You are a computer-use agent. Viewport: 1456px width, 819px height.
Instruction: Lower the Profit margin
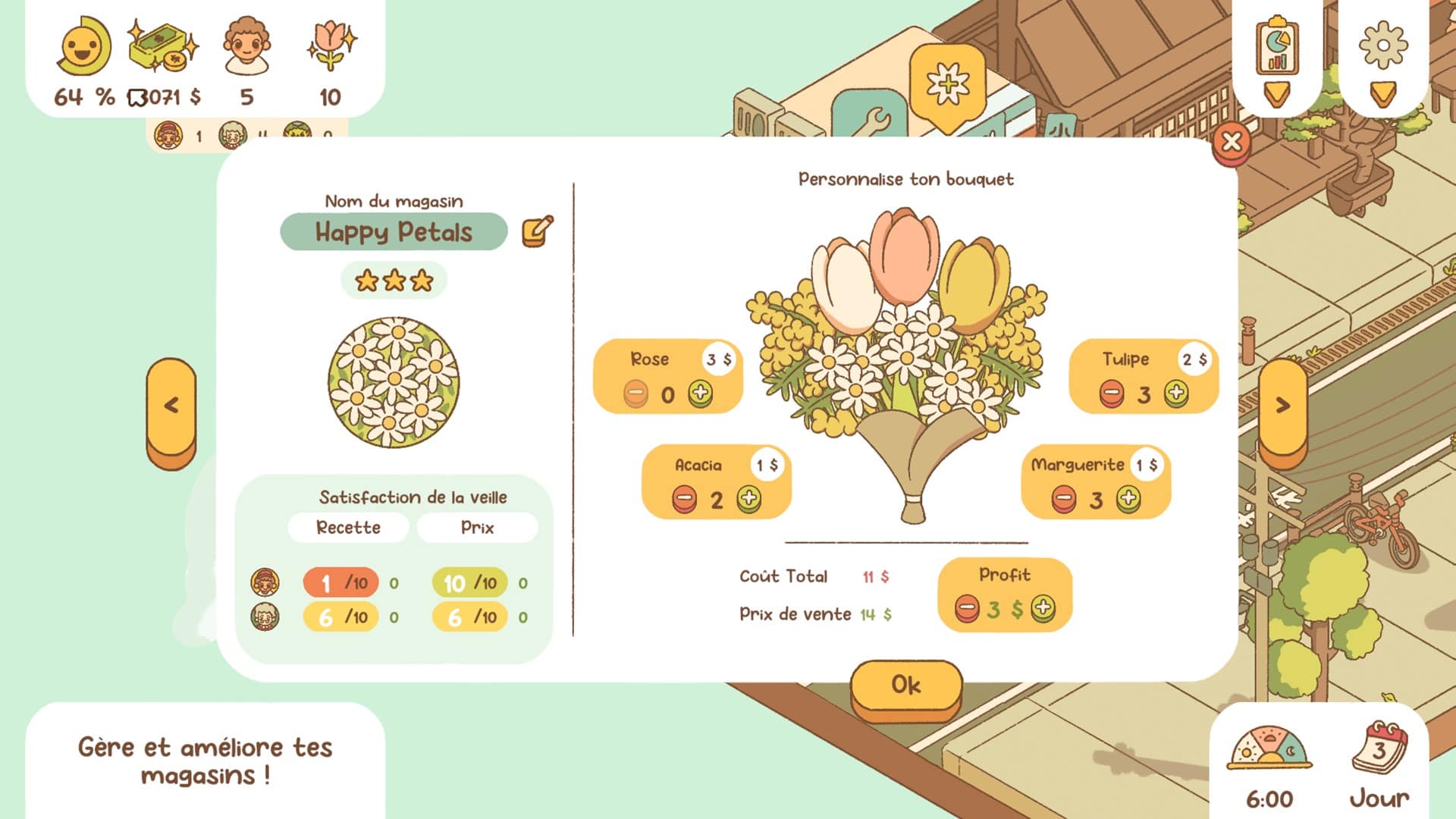pyautogui.click(x=967, y=607)
